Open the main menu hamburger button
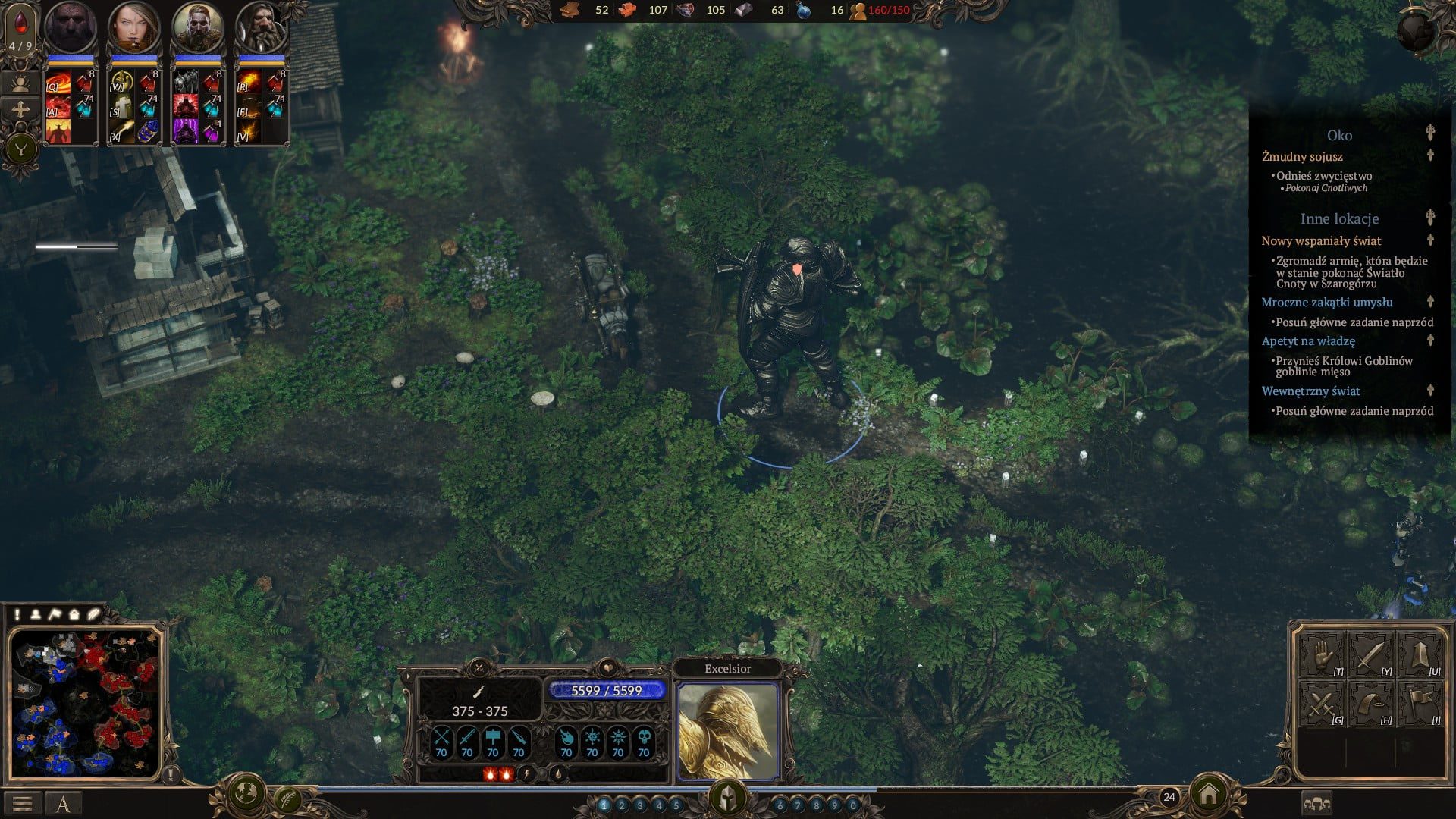Screen dimensions: 1456x819 point(22,803)
